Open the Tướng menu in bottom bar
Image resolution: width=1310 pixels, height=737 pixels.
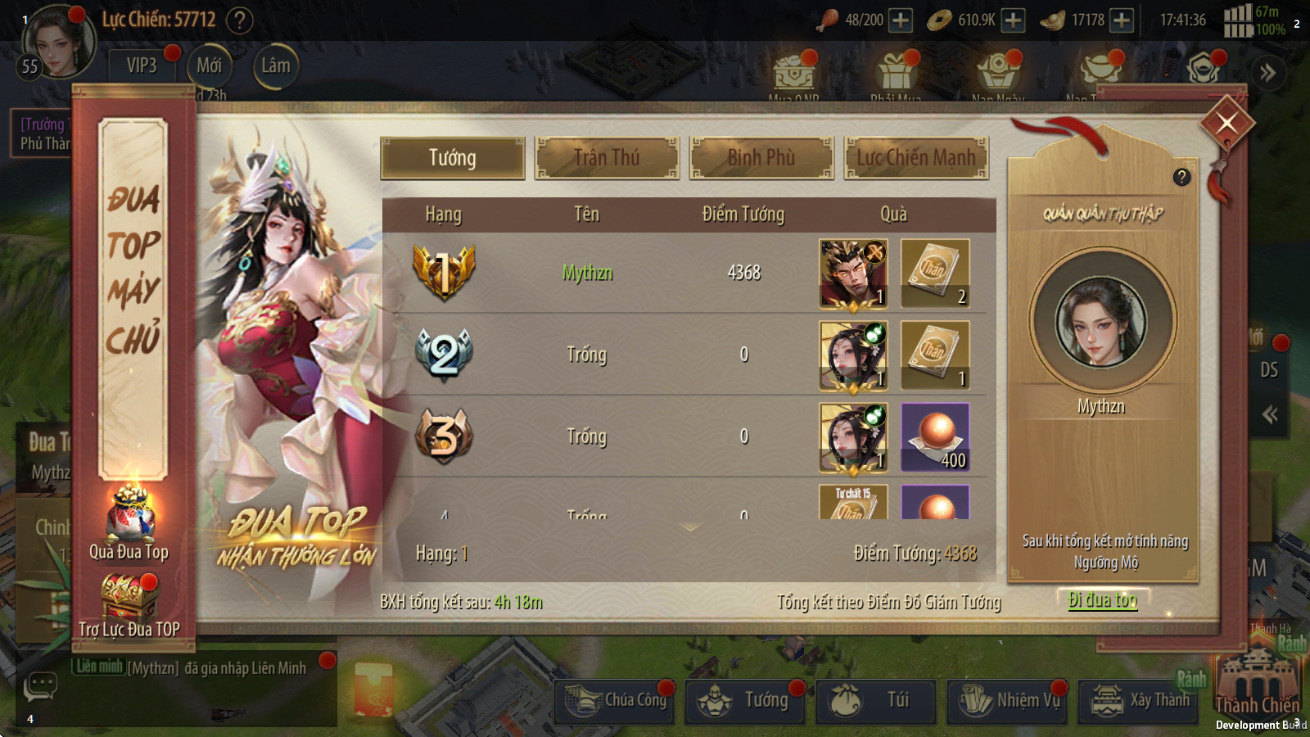(744, 701)
